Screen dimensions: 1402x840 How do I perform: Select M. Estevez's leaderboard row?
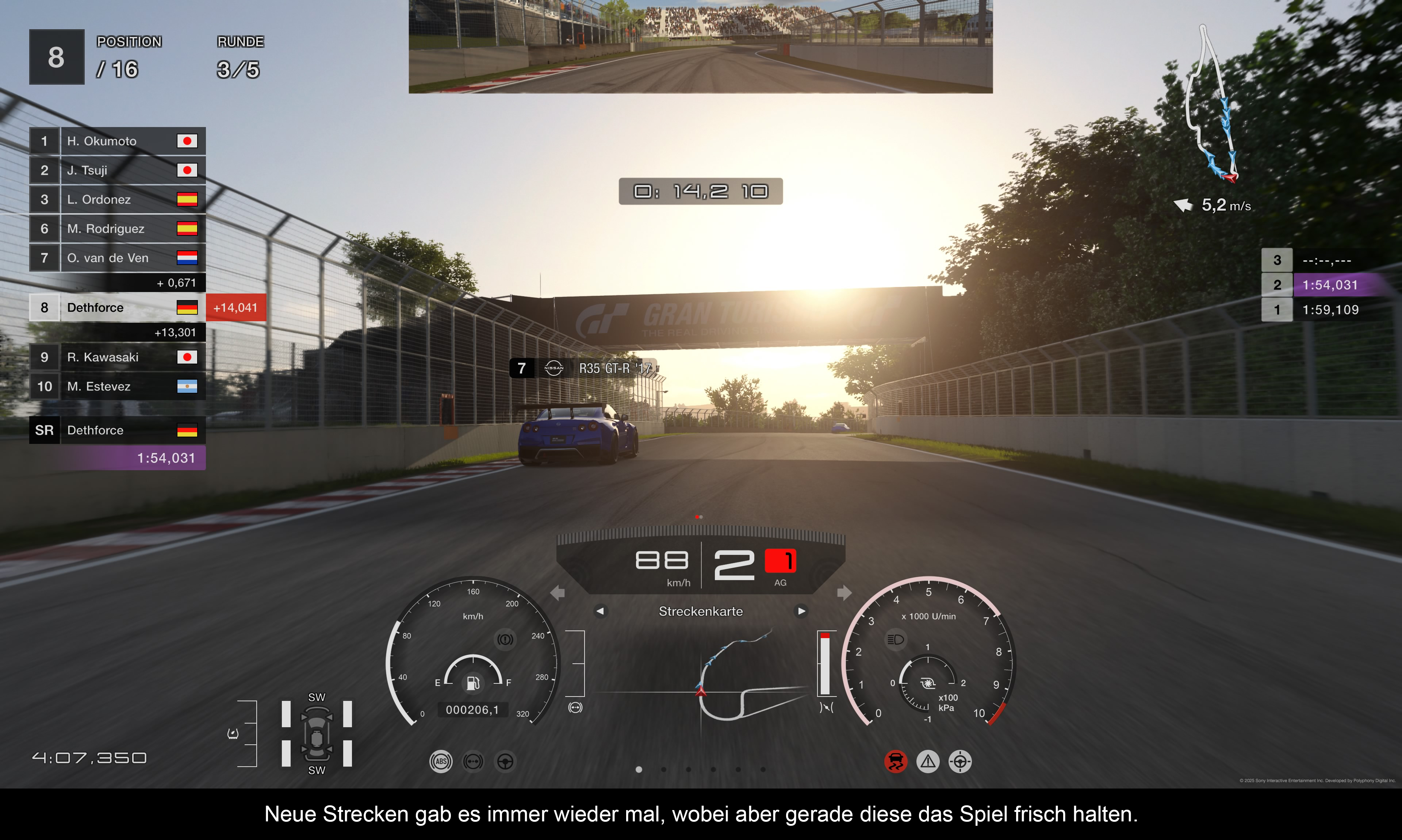pyautogui.click(x=117, y=387)
